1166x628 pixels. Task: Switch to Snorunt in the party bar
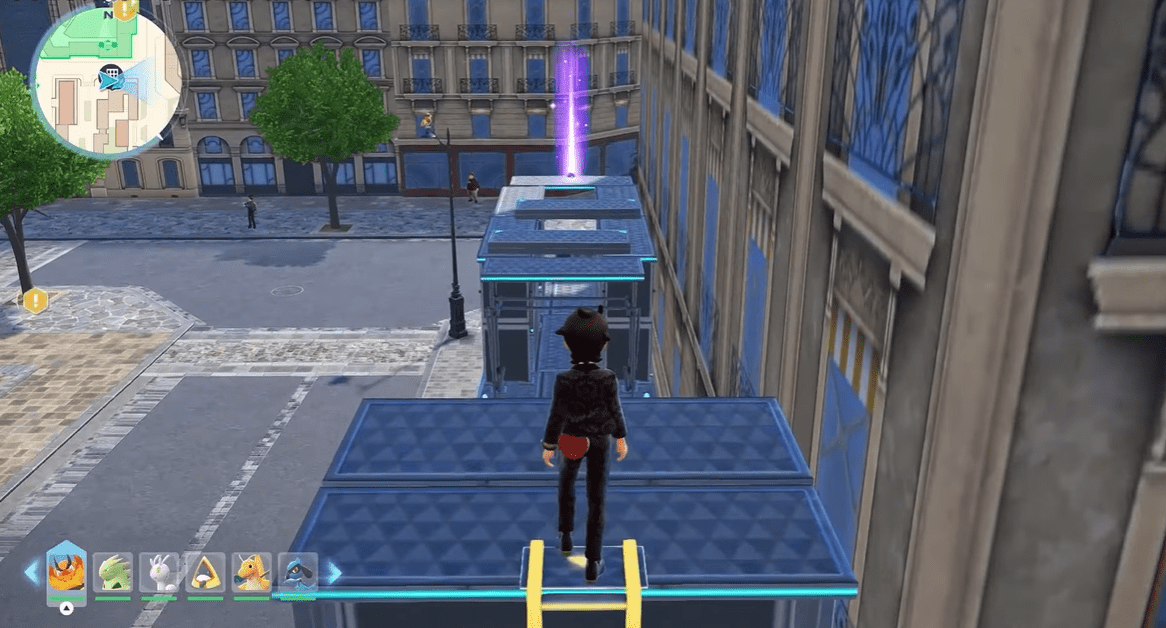pyautogui.click(x=205, y=572)
